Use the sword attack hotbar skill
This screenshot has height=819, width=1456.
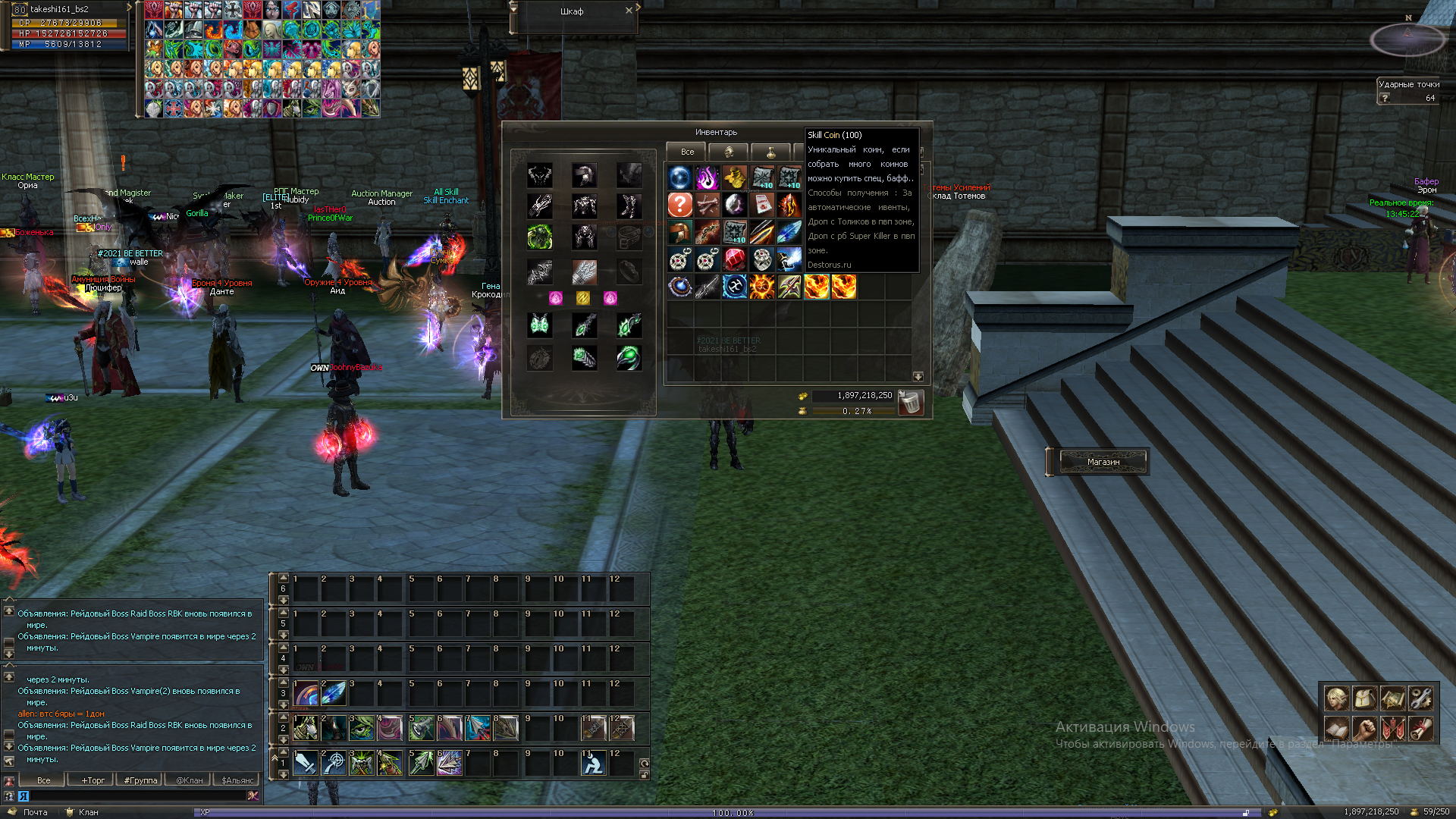coord(306,763)
